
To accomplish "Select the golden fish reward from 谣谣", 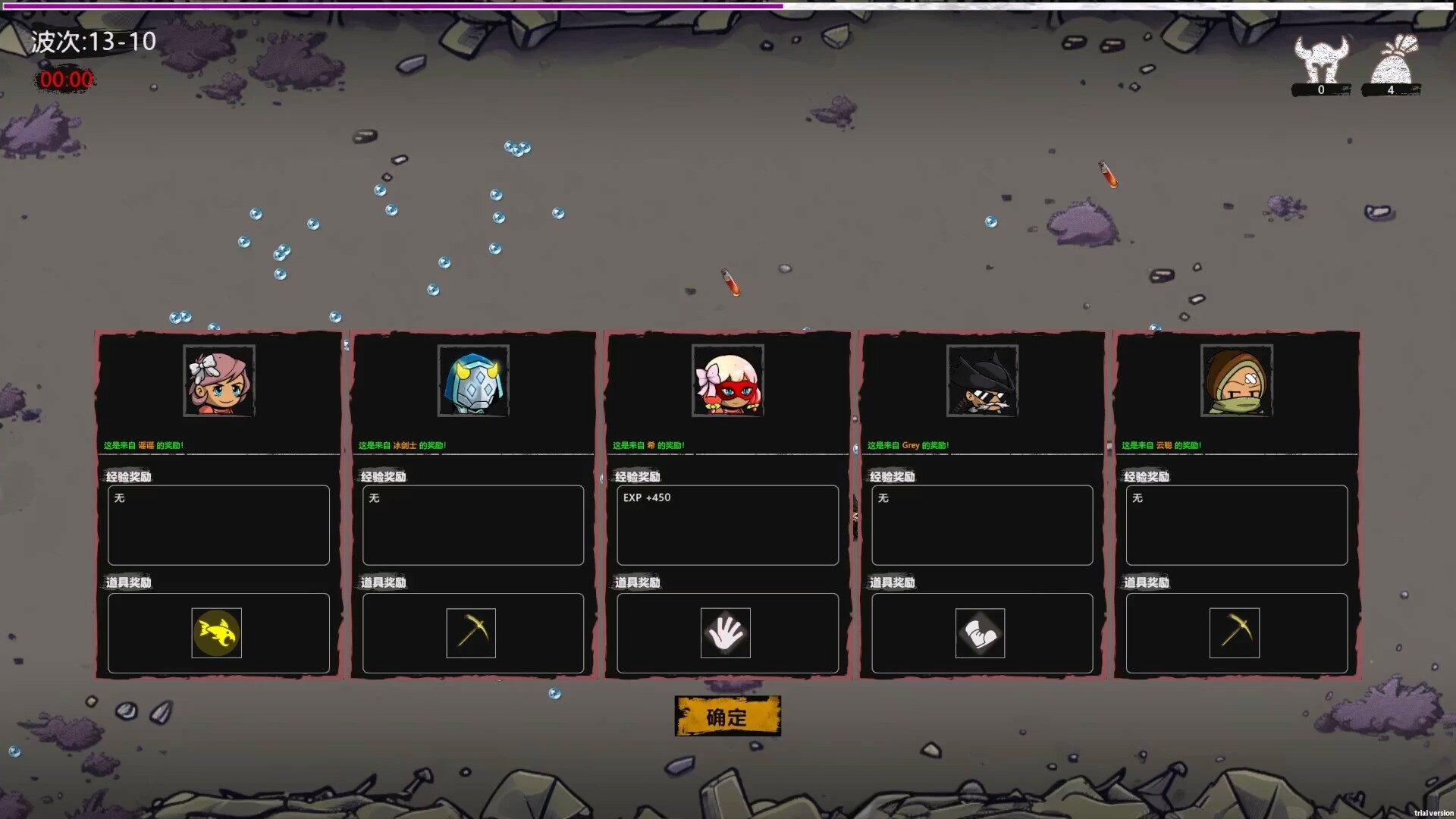I will (x=217, y=633).
